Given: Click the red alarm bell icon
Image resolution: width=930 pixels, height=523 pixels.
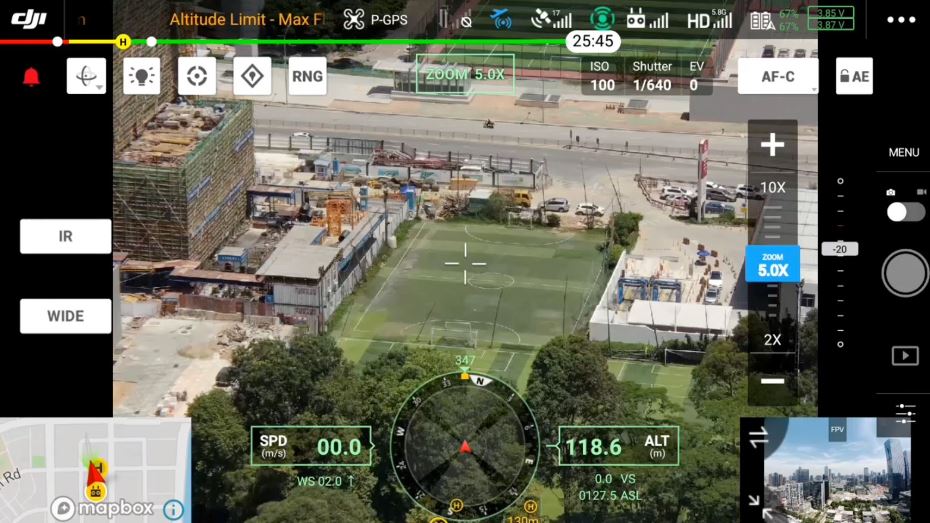Looking at the screenshot, I should point(31,77).
